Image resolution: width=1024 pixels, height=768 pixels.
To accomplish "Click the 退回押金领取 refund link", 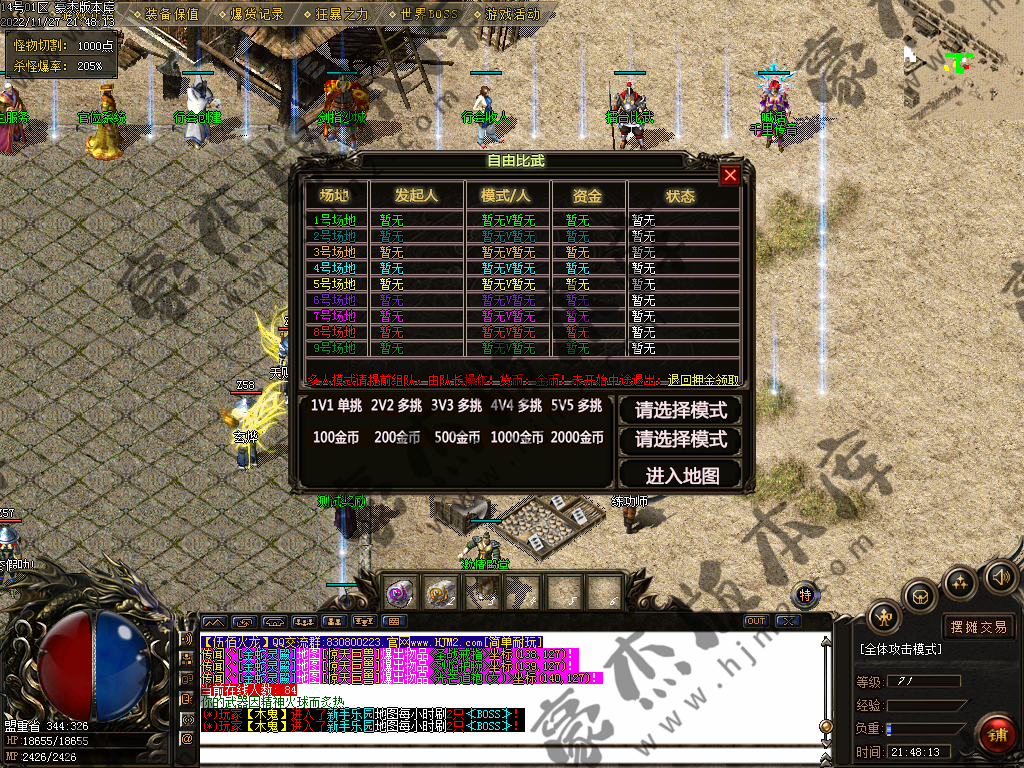I will 704,380.
